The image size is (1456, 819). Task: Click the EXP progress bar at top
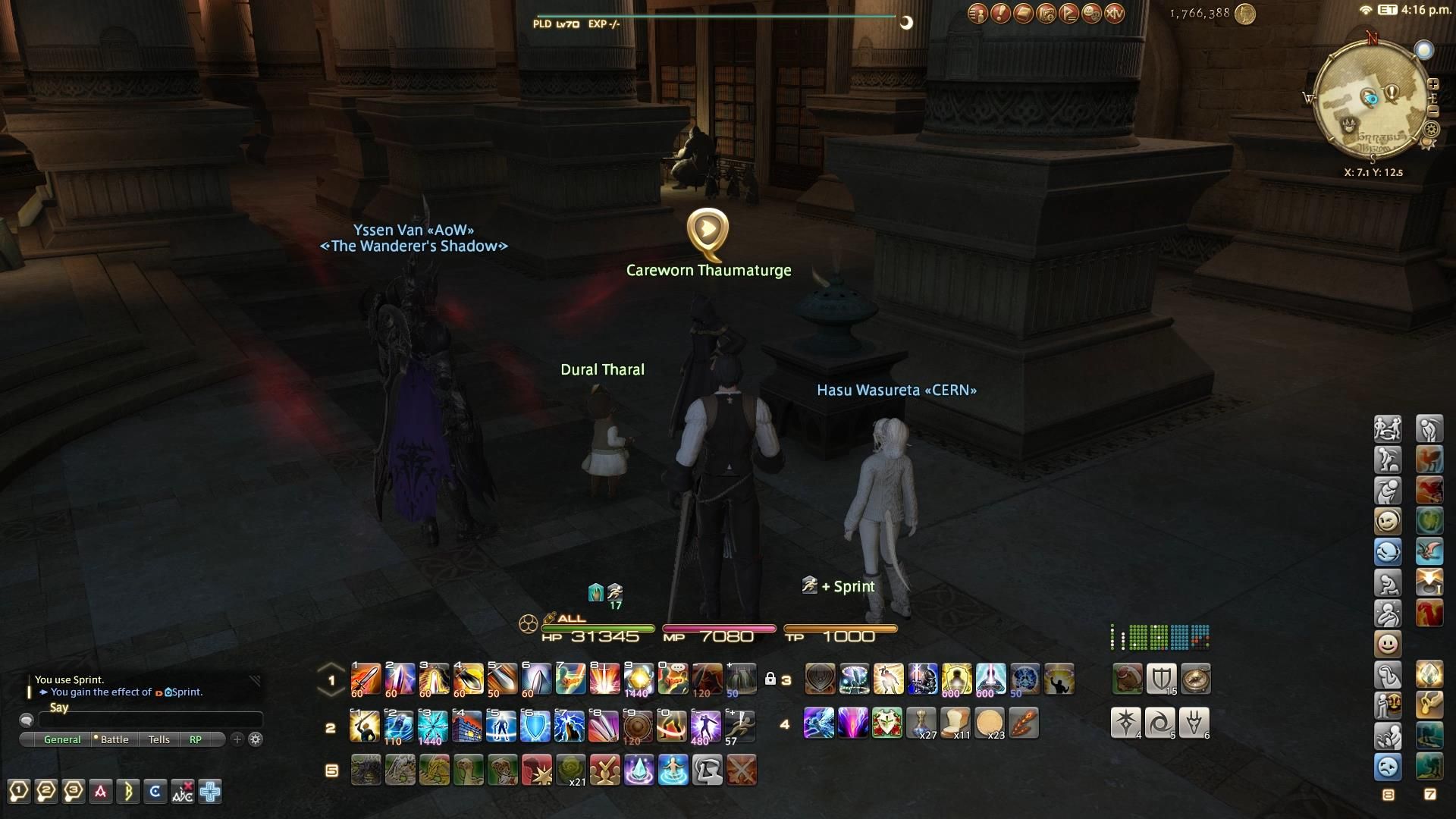720,14
